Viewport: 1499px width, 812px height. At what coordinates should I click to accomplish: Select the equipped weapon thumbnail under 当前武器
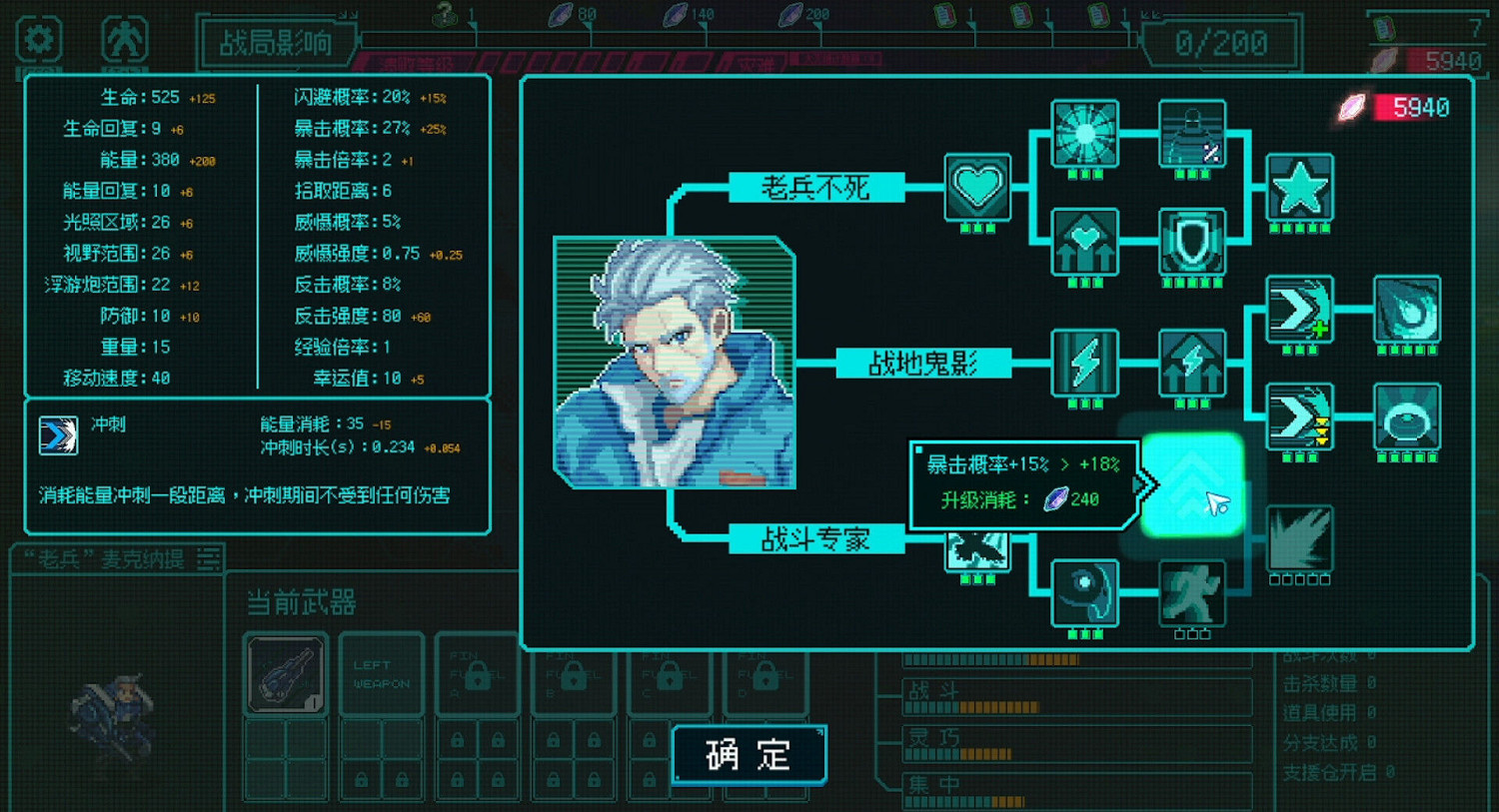285,674
